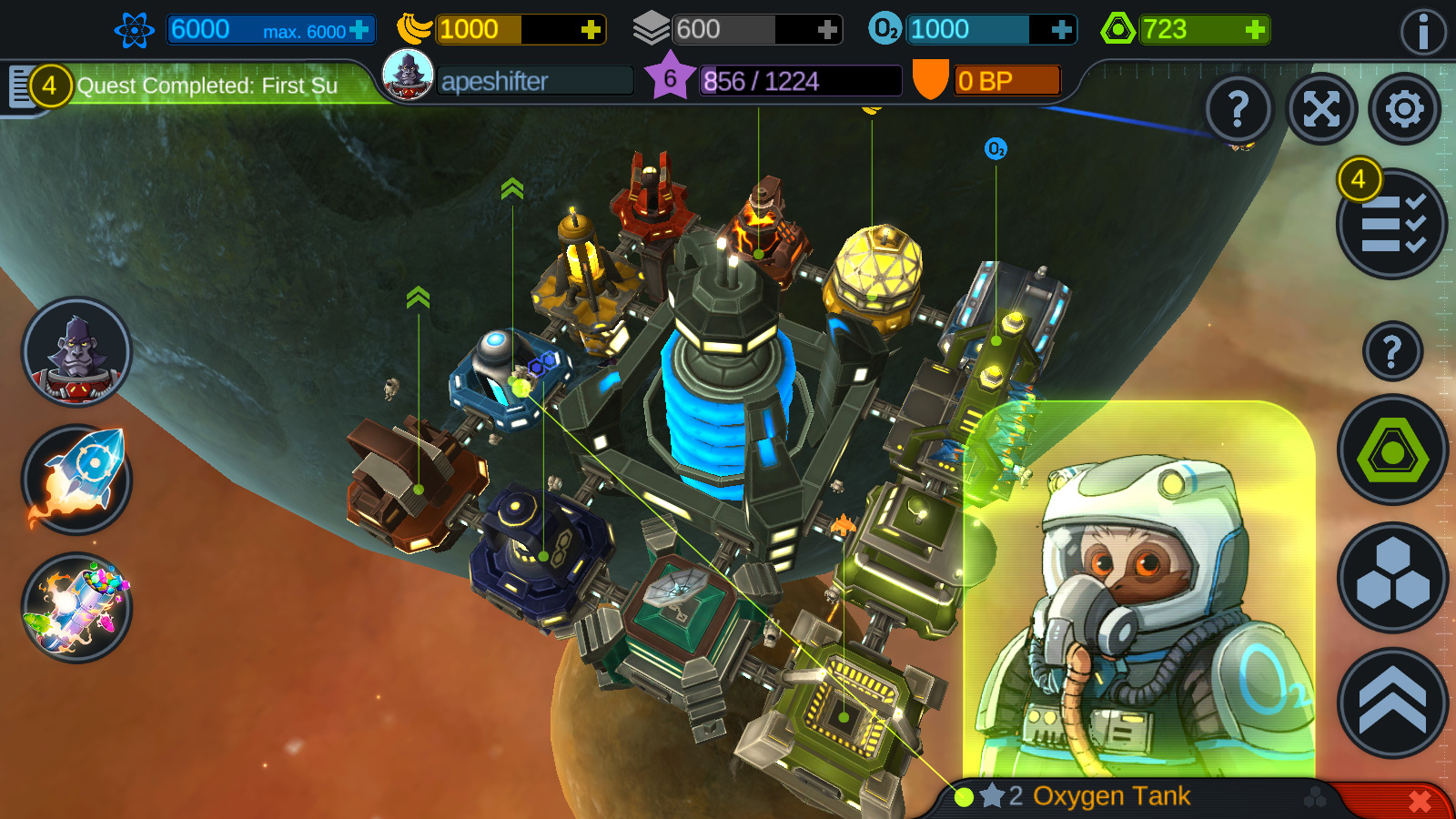Open the help question mark next to fullscreen
The width and height of the screenshot is (1456, 819).
(1238, 110)
